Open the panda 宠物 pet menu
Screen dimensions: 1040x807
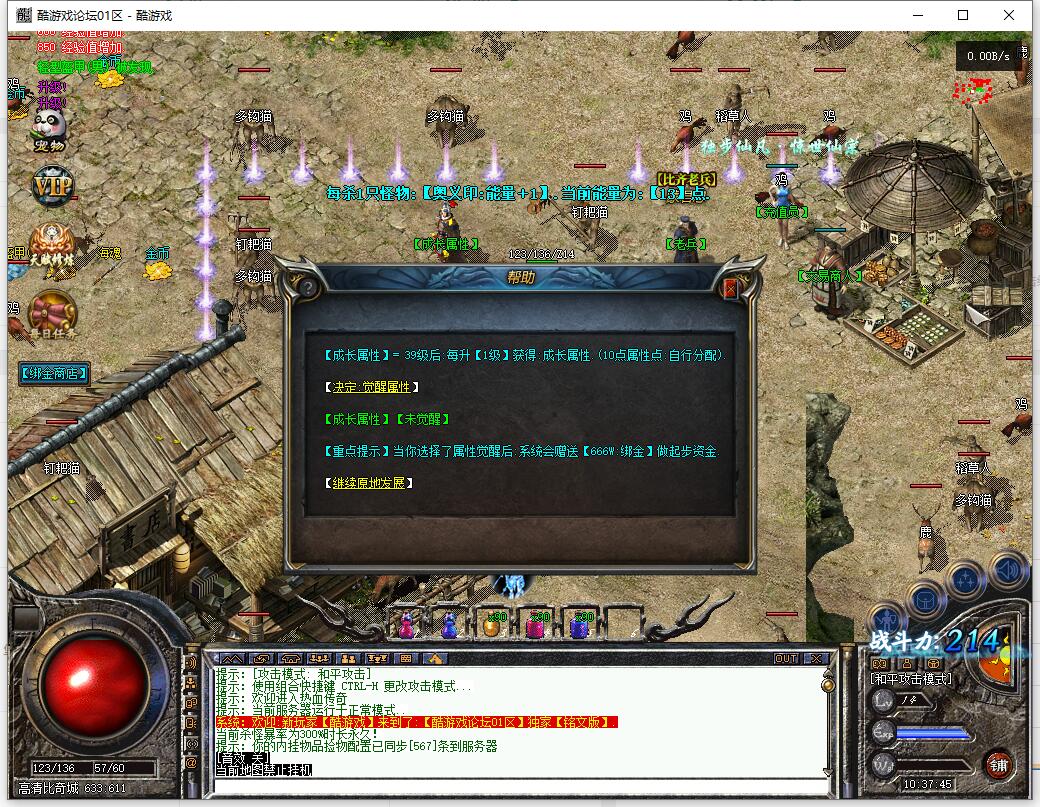48,130
